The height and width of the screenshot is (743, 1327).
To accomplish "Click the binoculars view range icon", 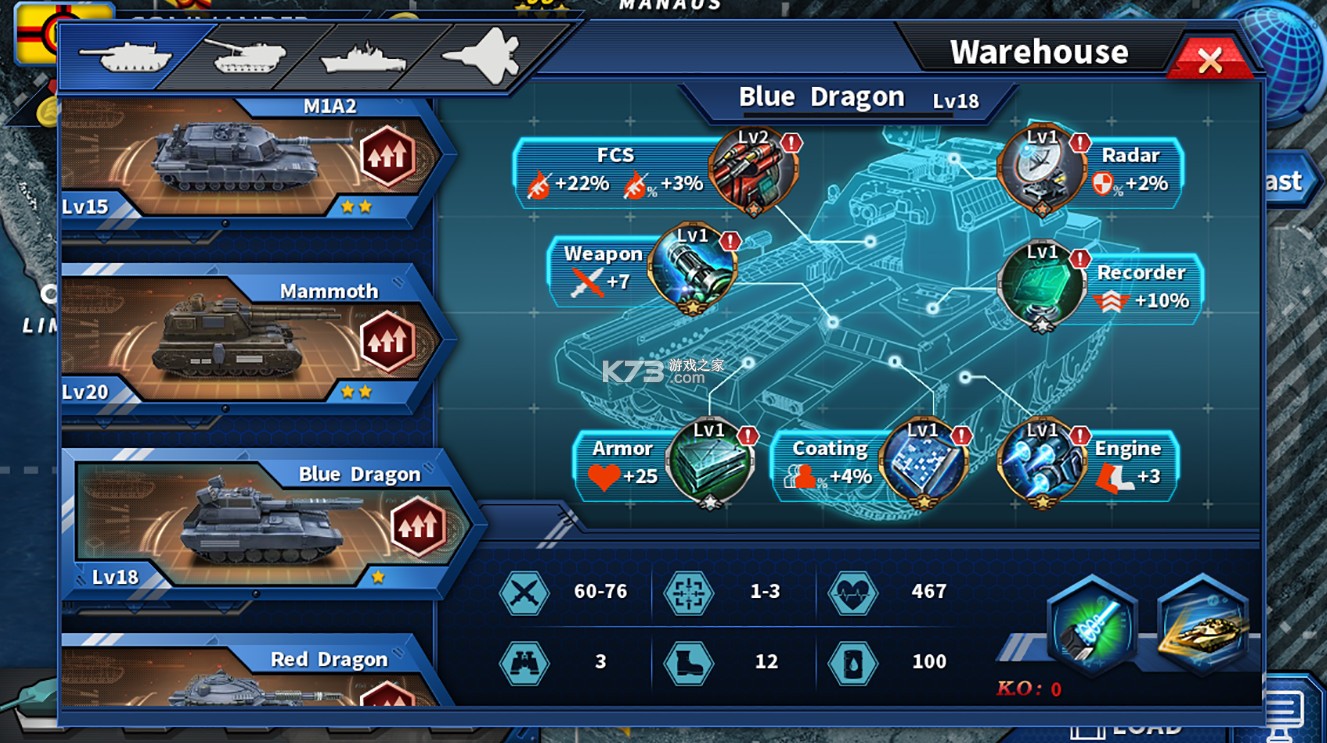I will pos(522,661).
